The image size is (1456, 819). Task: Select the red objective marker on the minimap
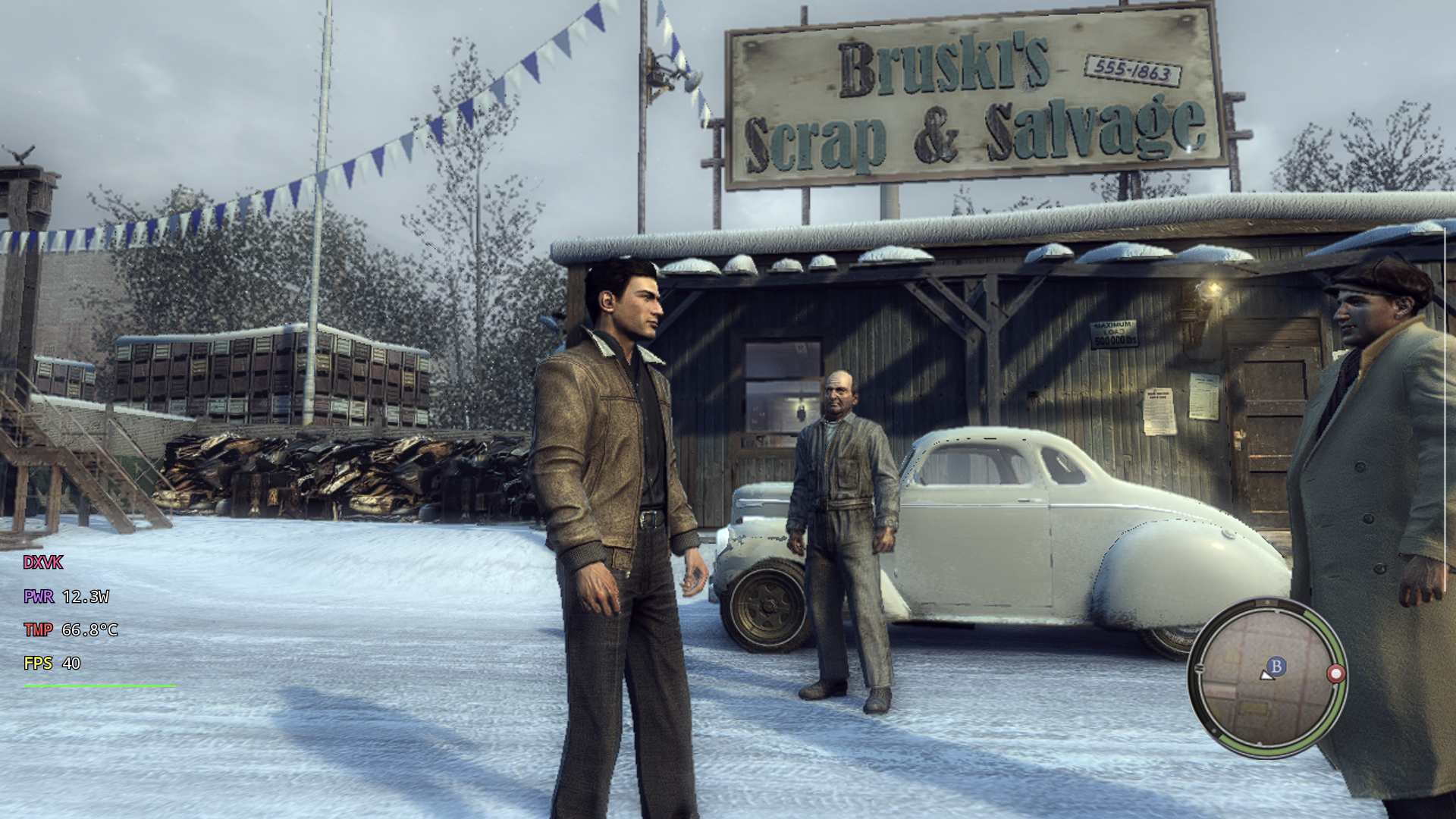1335,673
